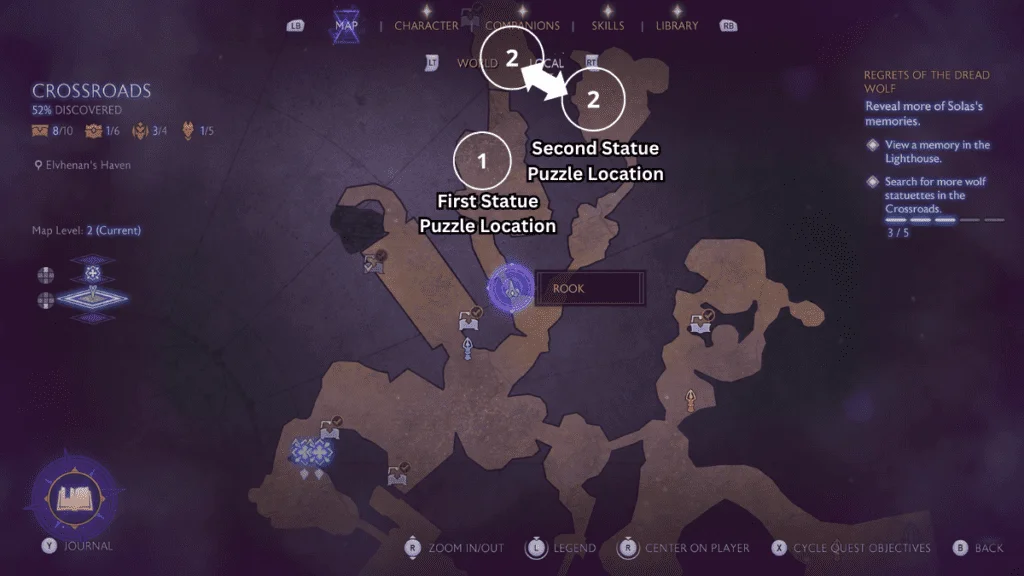Select the orange quest marker on map
1024x576 pixels.
click(691, 402)
